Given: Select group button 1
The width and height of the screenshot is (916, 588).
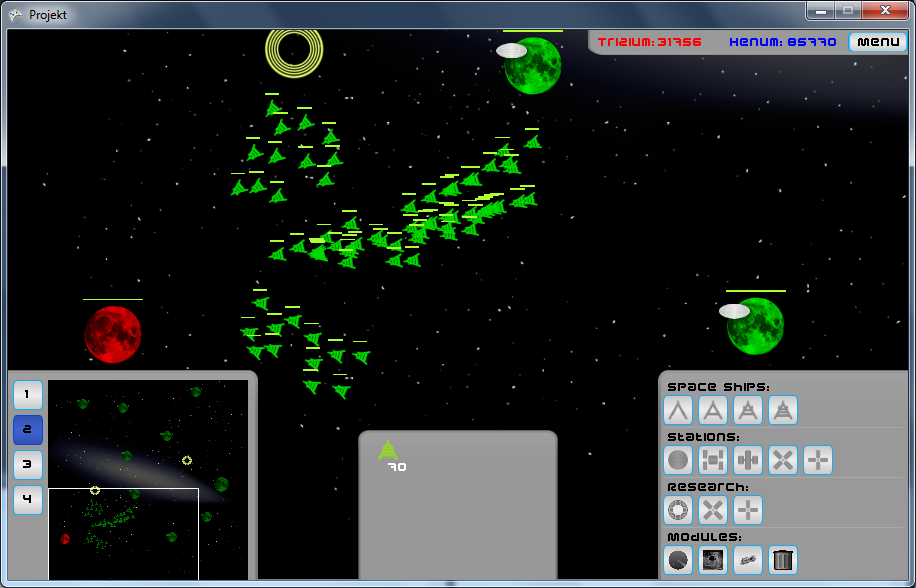Looking at the screenshot, I should (x=28, y=395).
